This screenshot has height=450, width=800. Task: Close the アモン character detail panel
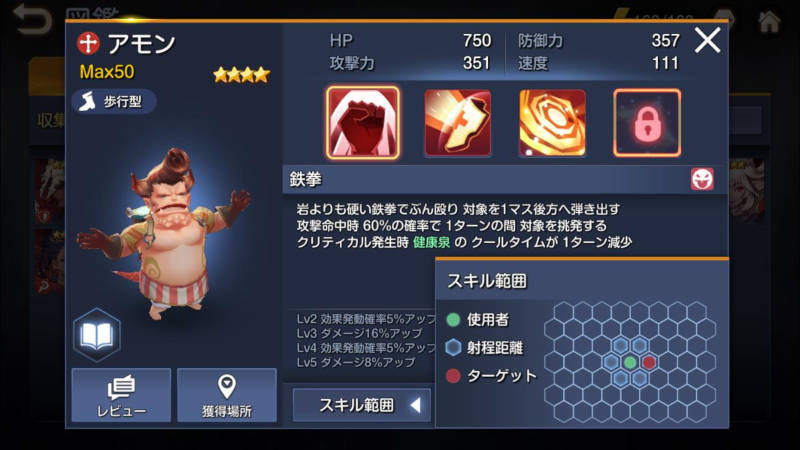pyautogui.click(x=707, y=41)
